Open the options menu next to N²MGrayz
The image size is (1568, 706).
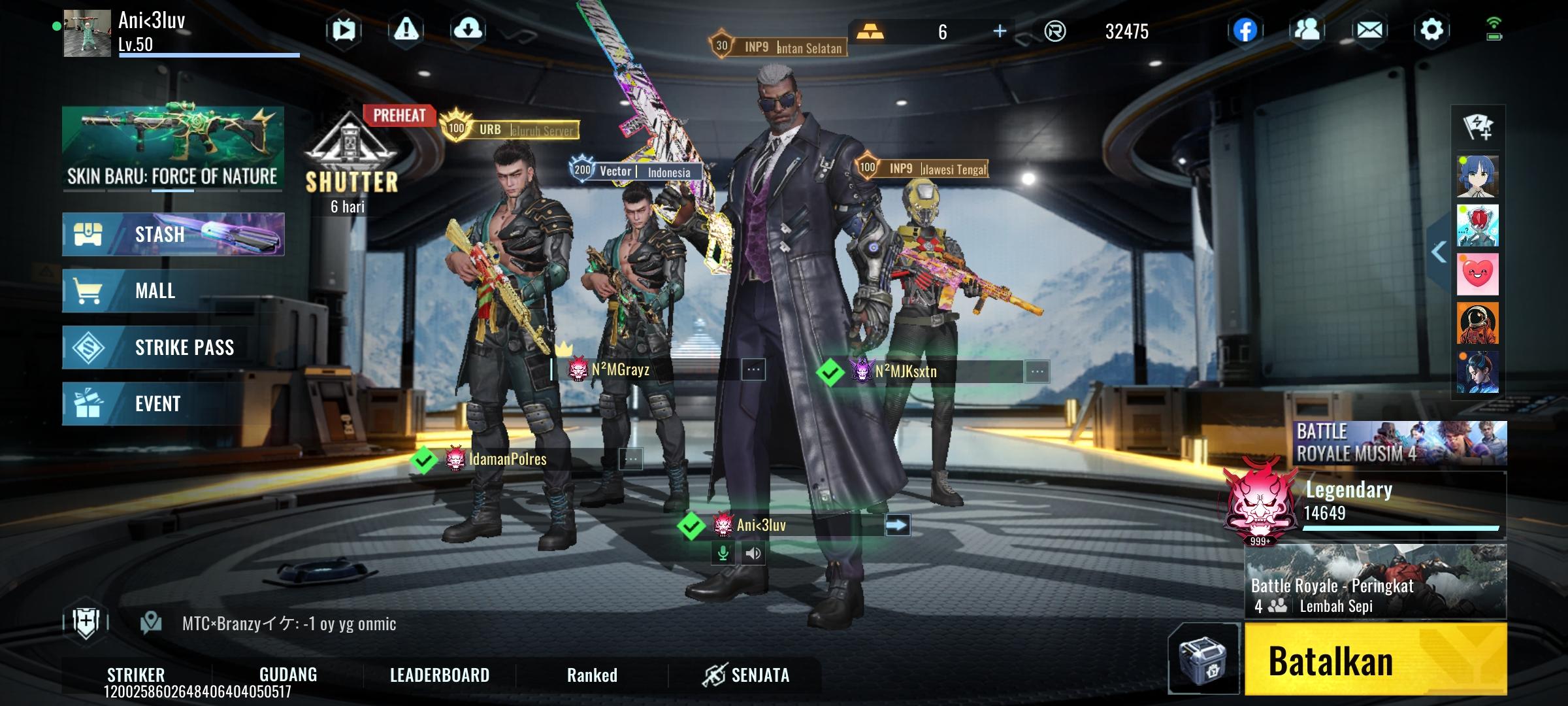point(753,370)
